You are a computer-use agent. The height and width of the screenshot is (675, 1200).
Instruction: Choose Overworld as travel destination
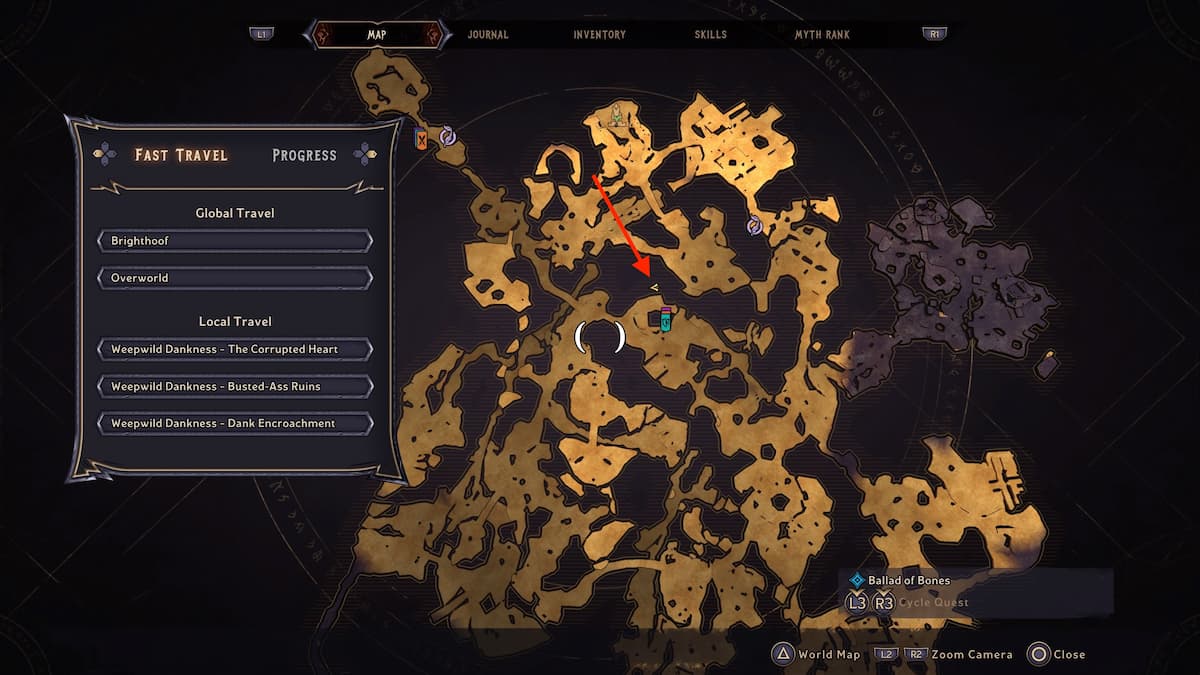tap(235, 278)
